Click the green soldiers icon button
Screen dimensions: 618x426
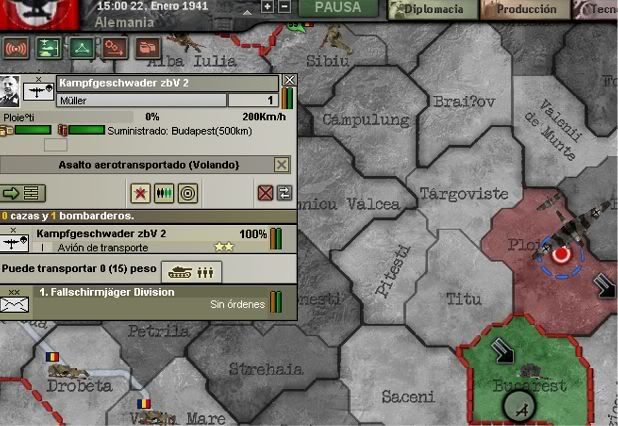[165, 193]
